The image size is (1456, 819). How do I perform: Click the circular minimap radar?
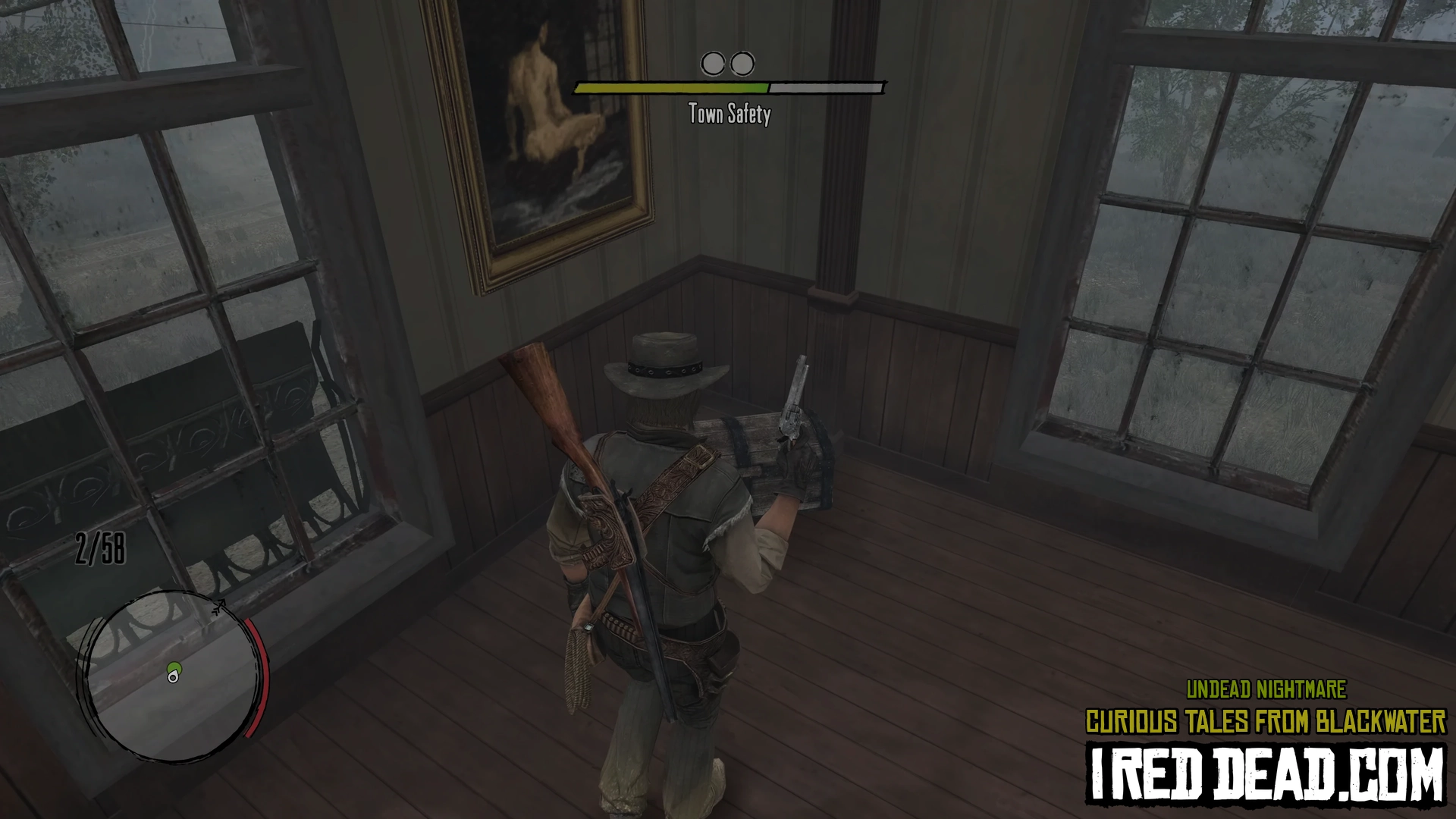(173, 676)
